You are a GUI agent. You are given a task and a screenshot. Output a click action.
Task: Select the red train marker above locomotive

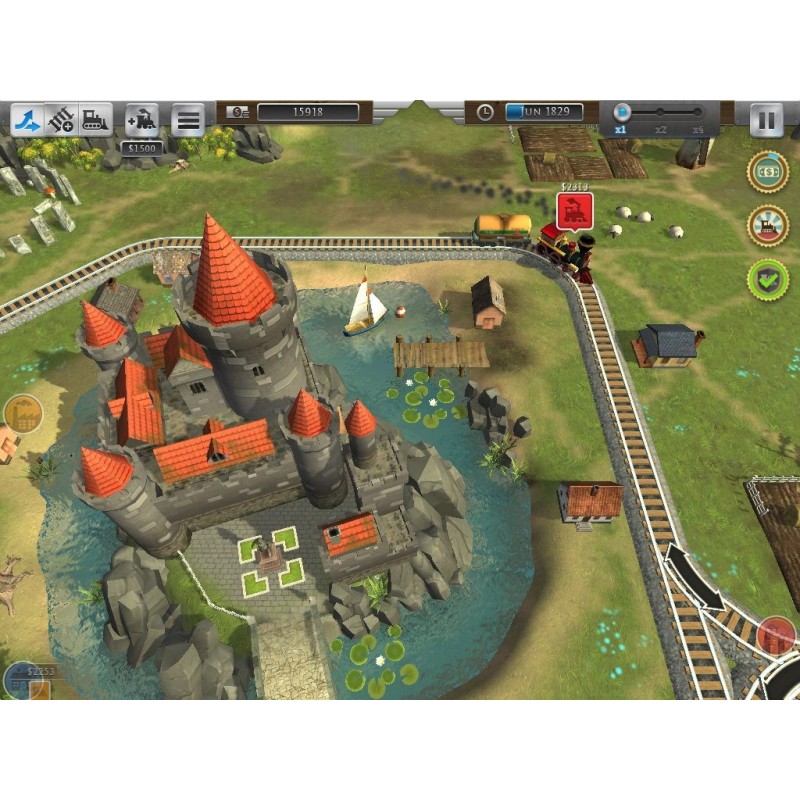point(575,211)
